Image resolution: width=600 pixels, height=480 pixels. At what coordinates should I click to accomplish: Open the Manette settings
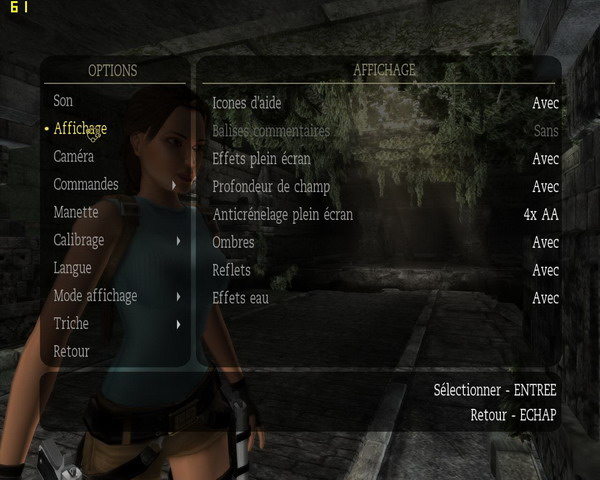tap(76, 213)
